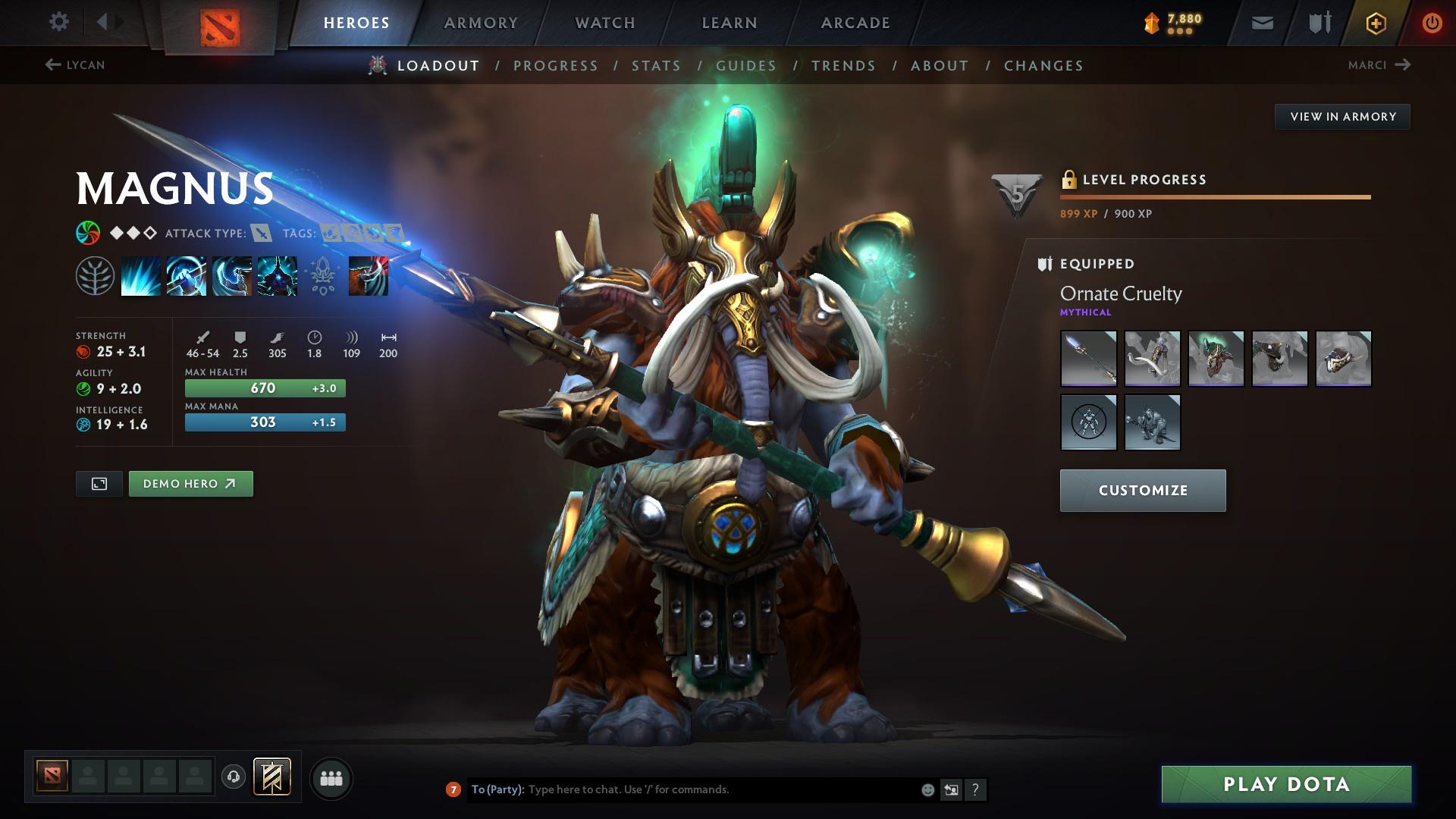Select the Arcade tab

point(855,23)
